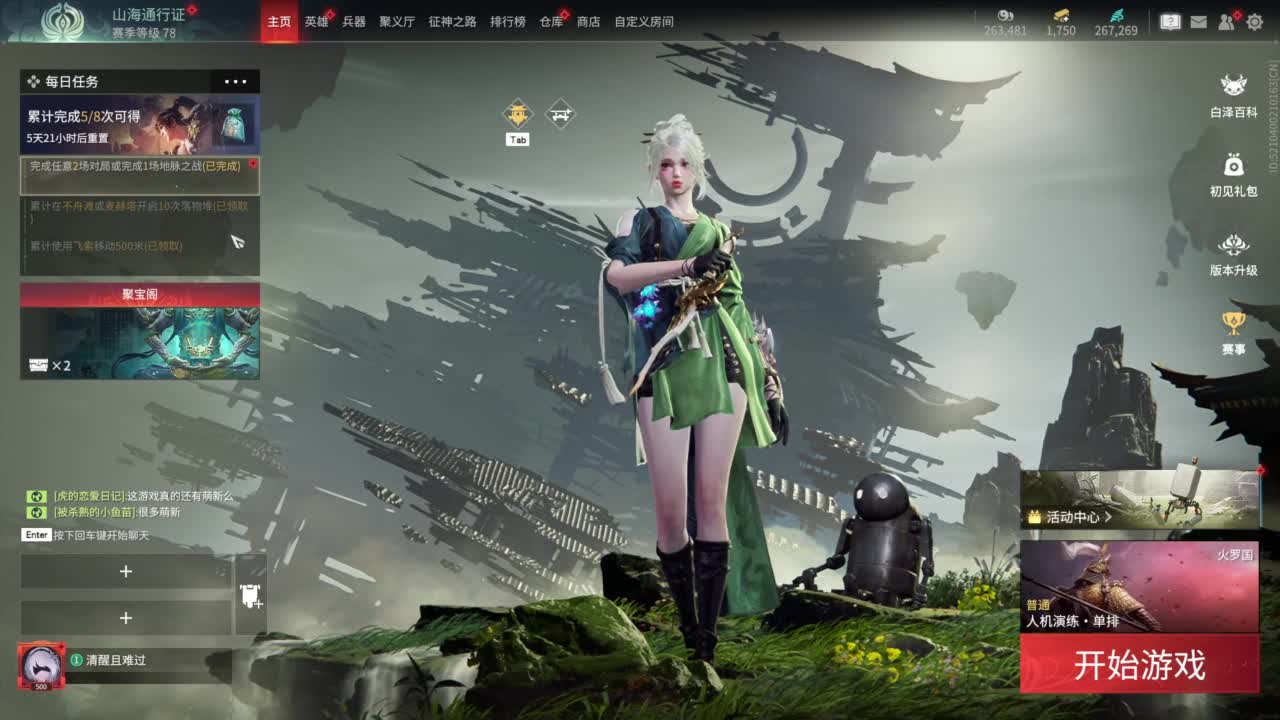Select the weapon diamond icon beside Tab icon
1280x720 pixels.
tap(558, 113)
